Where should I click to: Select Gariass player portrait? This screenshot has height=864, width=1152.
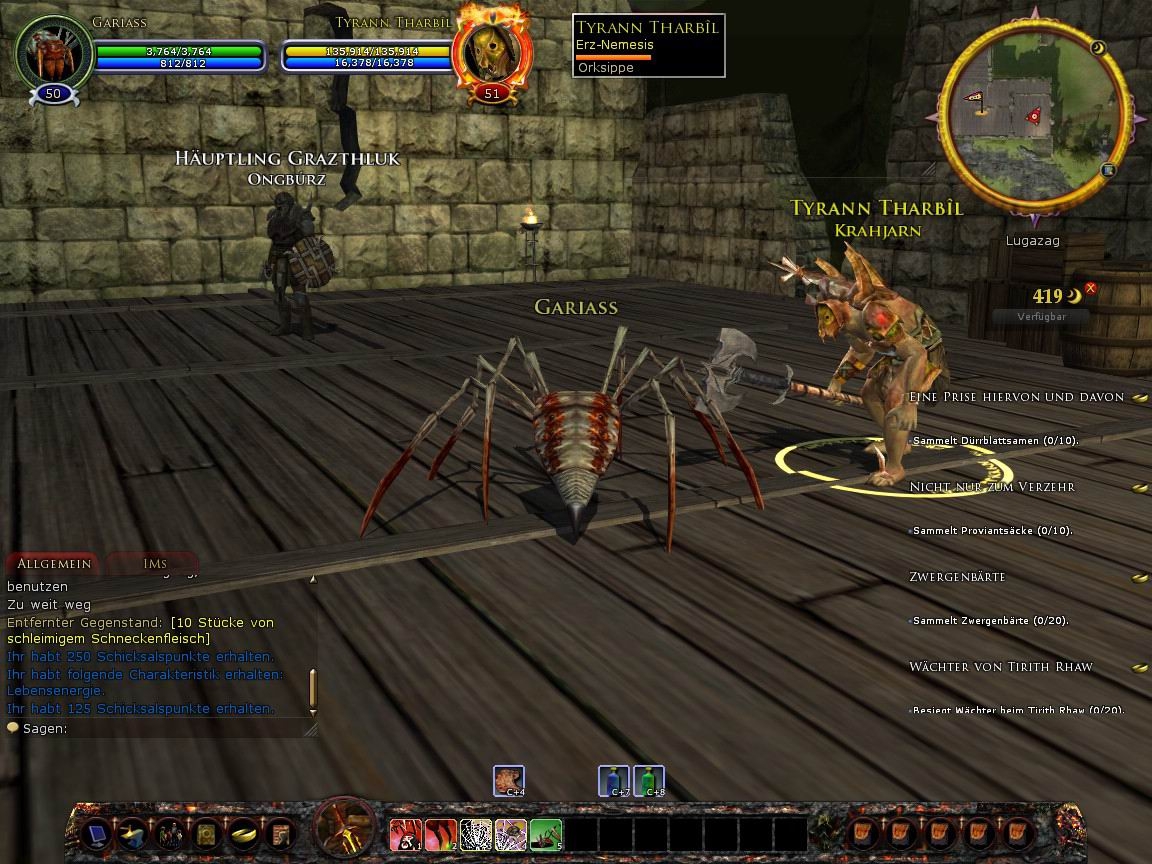(53, 53)
